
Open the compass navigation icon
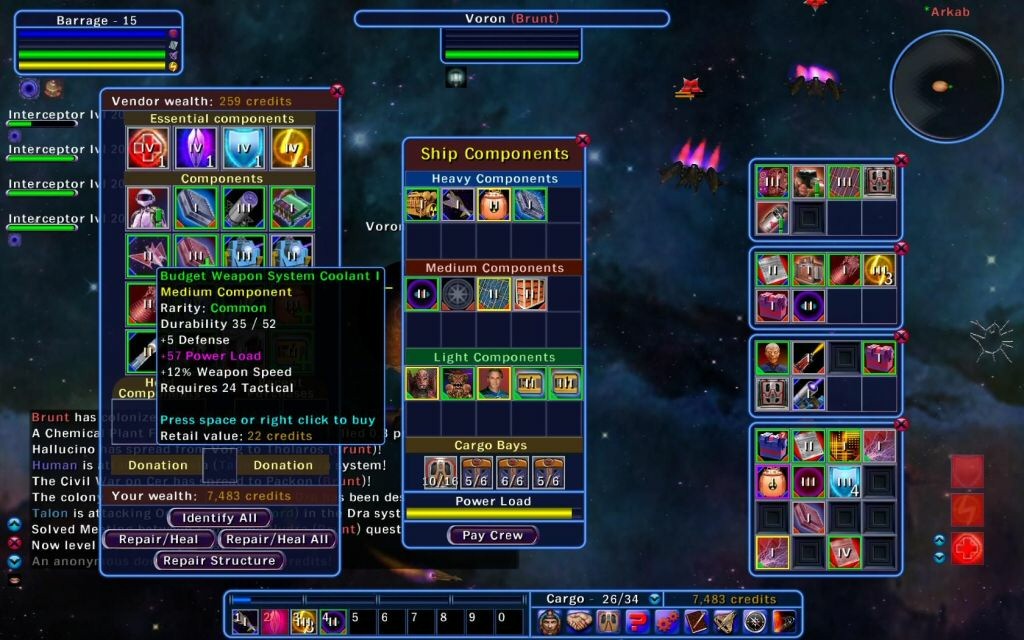coord(754,621)
